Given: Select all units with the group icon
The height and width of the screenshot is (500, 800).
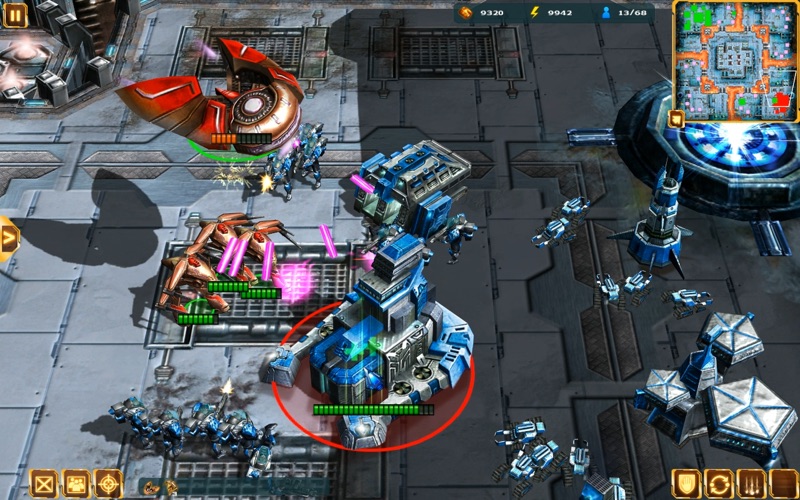Looking at the screenshot, I should [x=75, y=483].
